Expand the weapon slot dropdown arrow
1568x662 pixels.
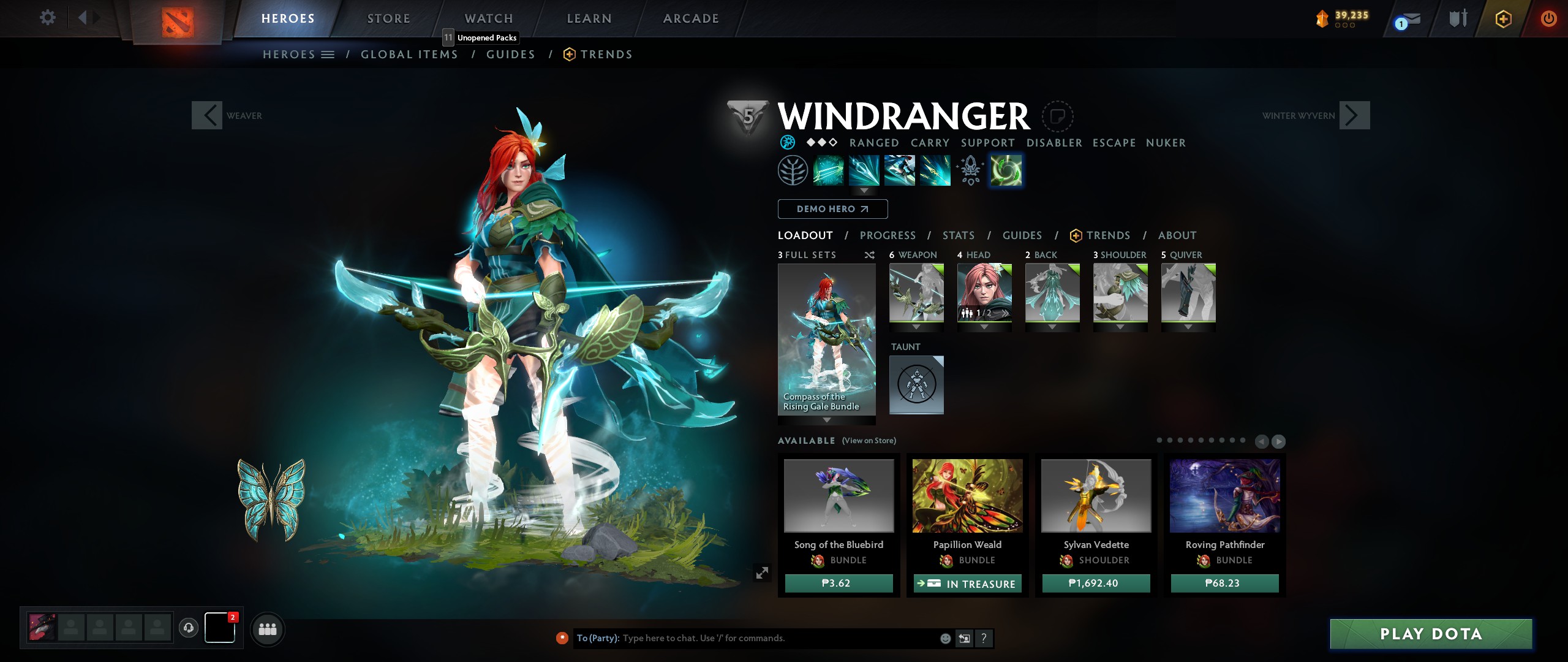point(916,327)
